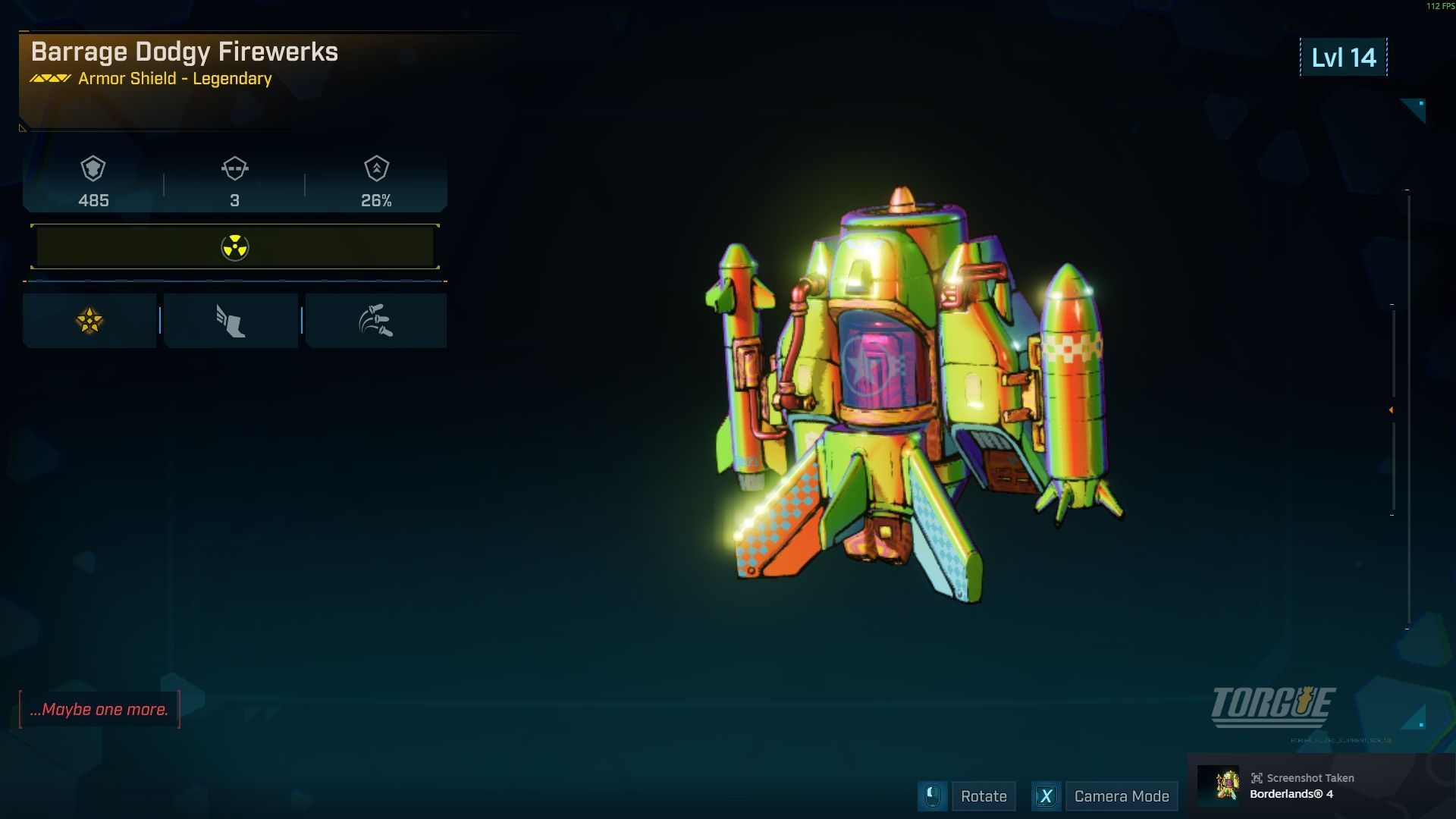Select the gold star perk icon
Viewport: 1456px width, 819px height.
(89, 321)
